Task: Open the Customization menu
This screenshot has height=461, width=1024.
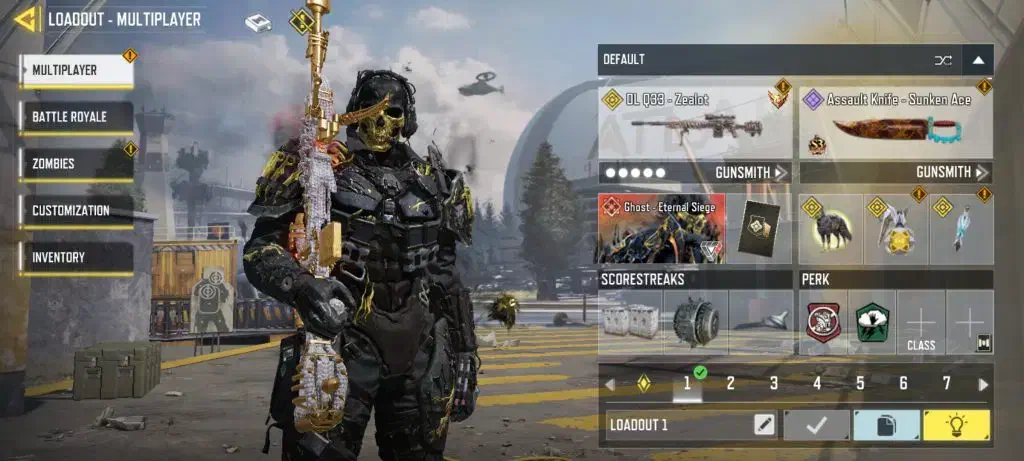Action: (x=76, y=211)
